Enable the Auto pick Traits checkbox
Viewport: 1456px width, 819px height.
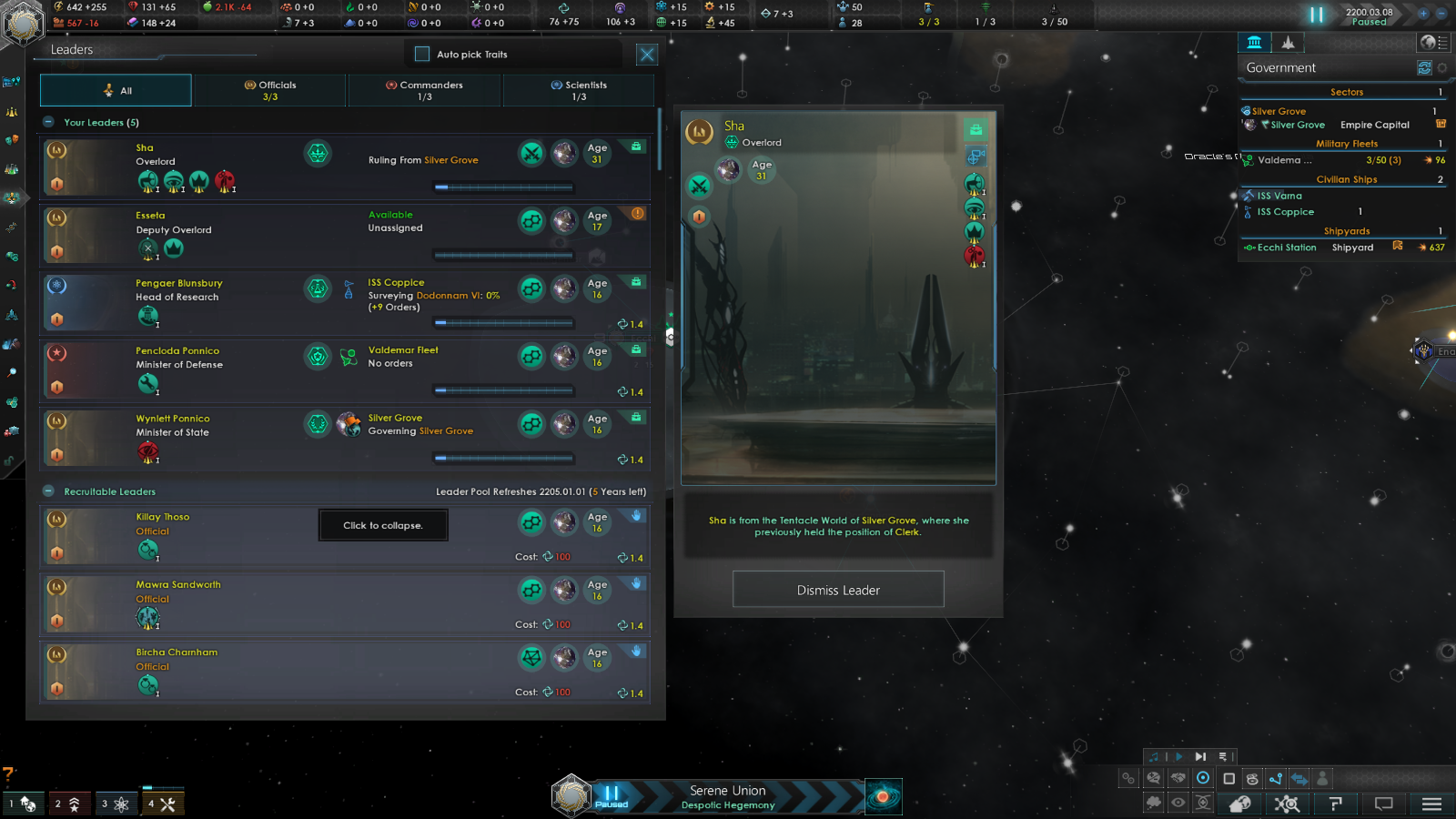point(421,54)
